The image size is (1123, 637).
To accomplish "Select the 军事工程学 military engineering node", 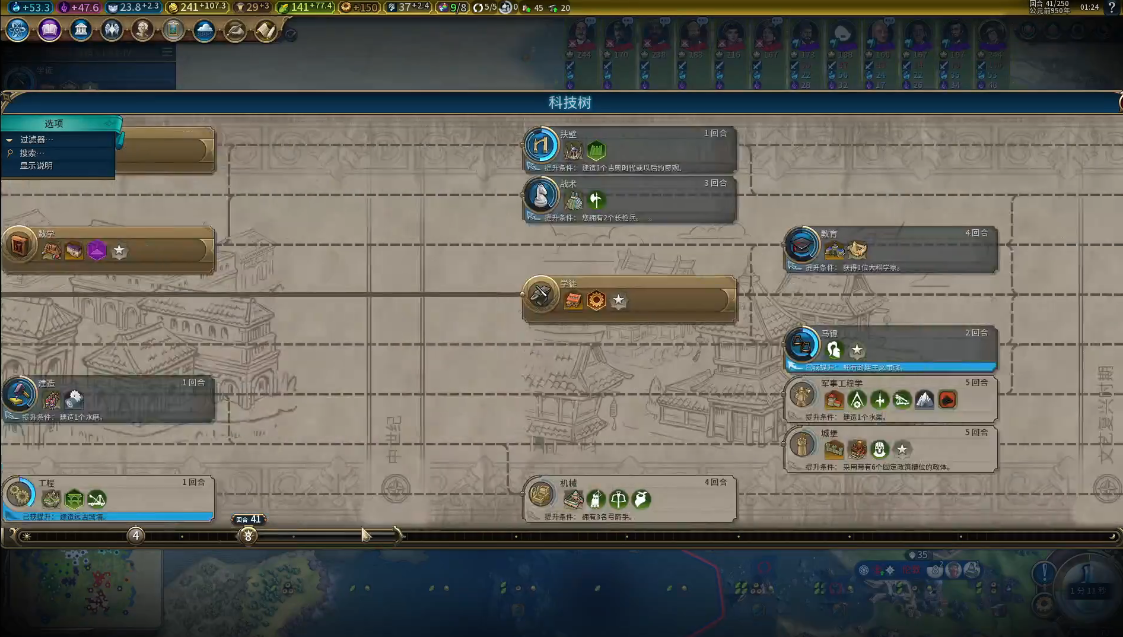I will click(892, 399).
